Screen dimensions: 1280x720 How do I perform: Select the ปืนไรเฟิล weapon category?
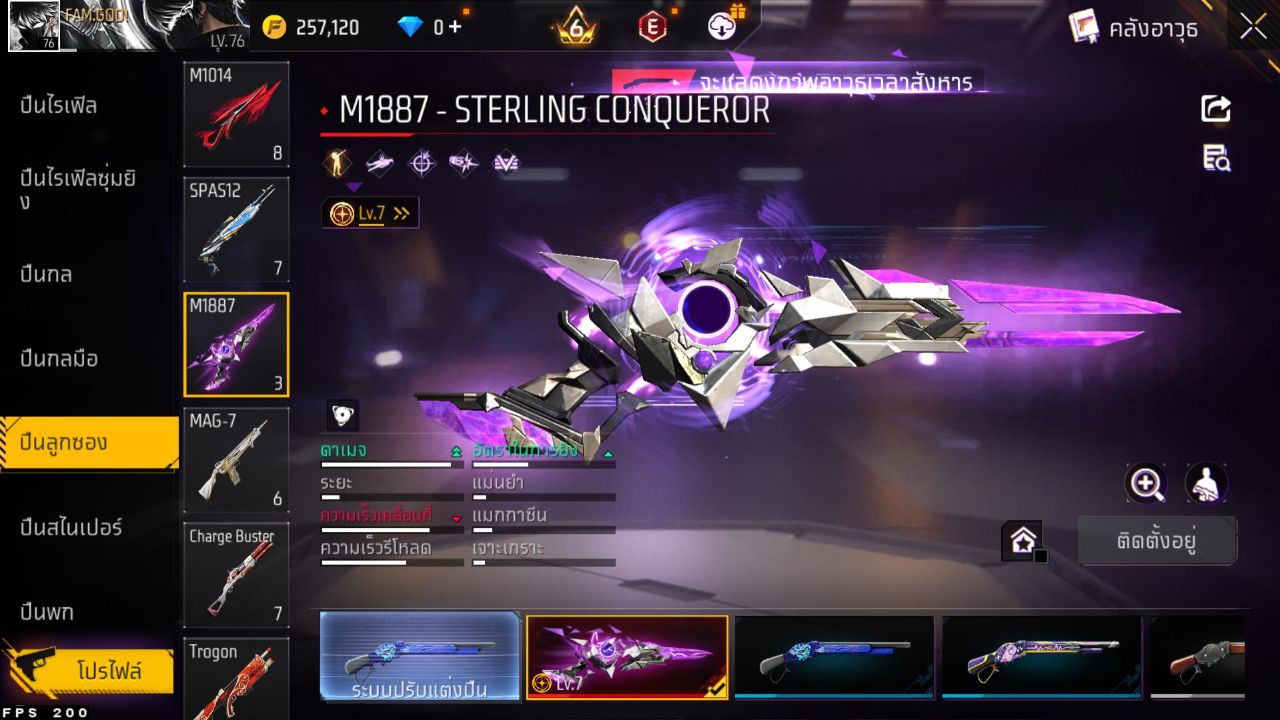(58, 105)
